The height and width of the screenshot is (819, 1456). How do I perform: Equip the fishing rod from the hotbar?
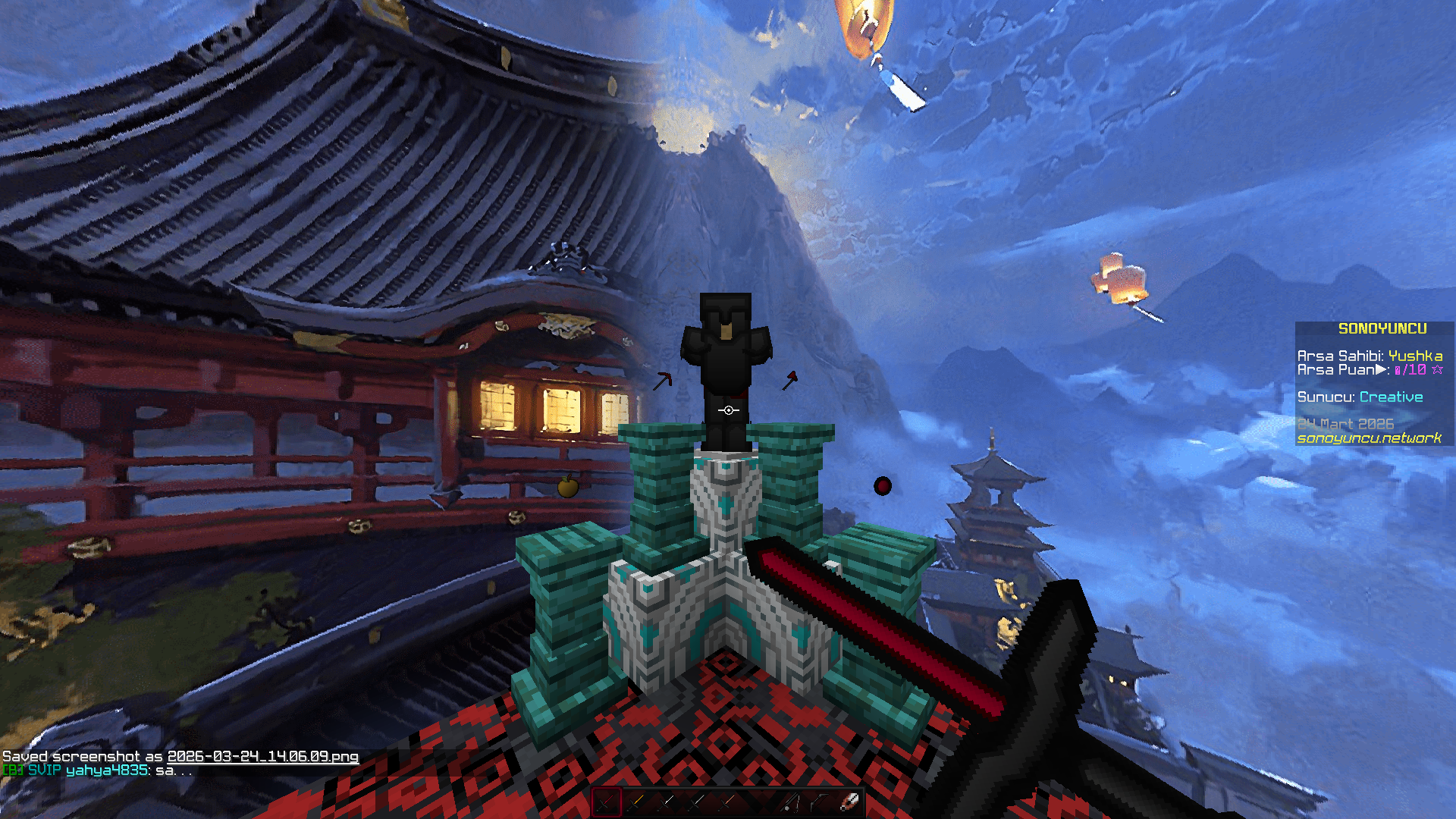pyautogui.click(x=789, y=802)
